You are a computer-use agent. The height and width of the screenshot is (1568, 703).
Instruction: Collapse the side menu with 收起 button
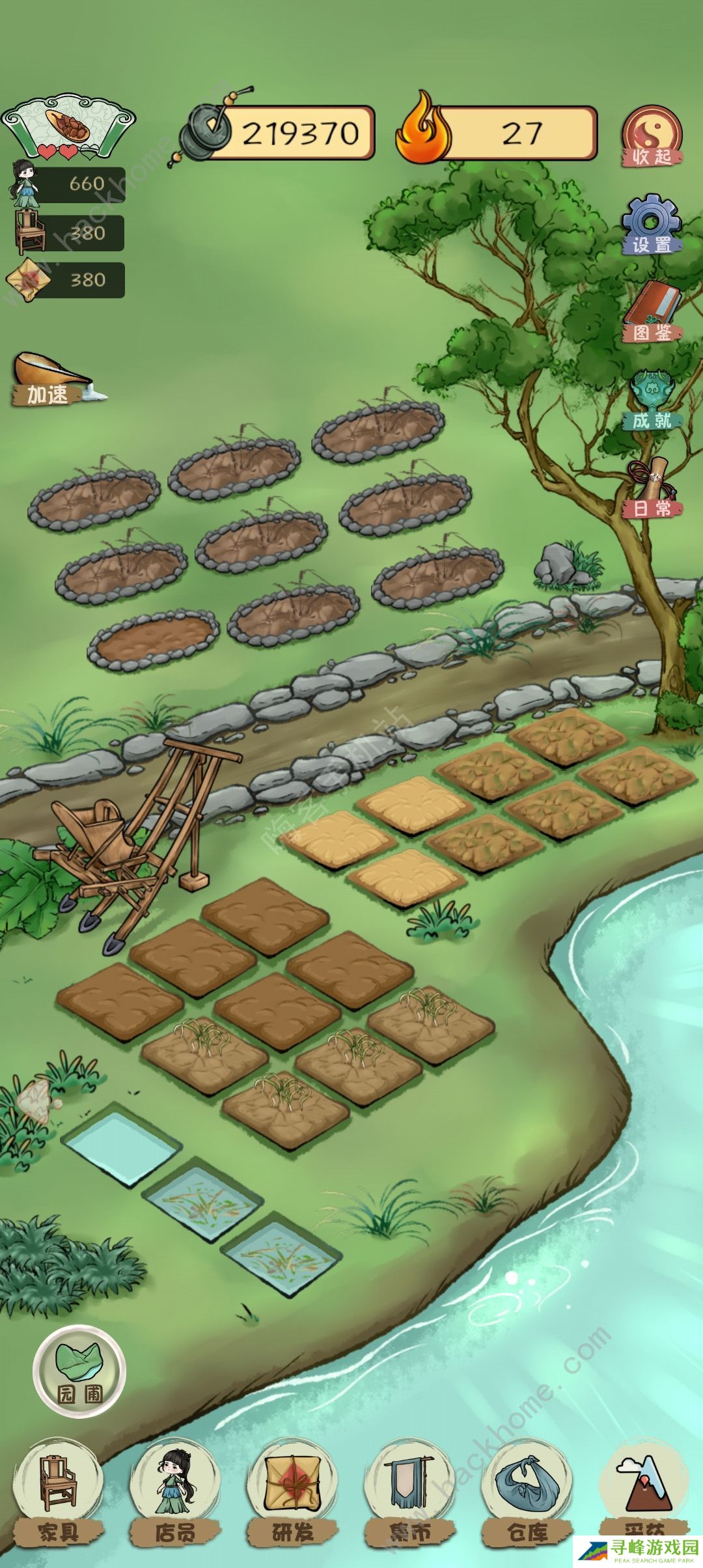(652, 136)
